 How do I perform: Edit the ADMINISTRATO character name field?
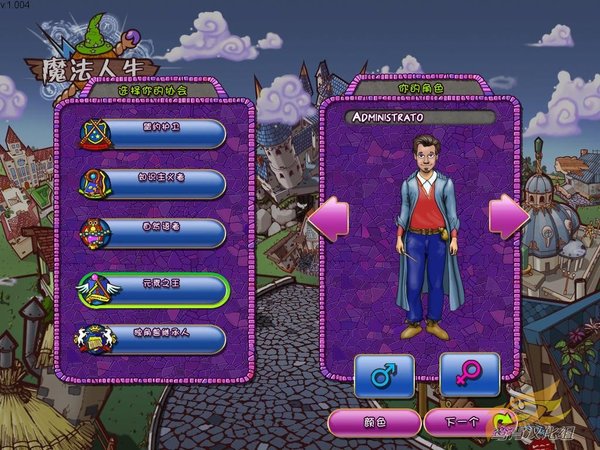[x=420, y=118]
